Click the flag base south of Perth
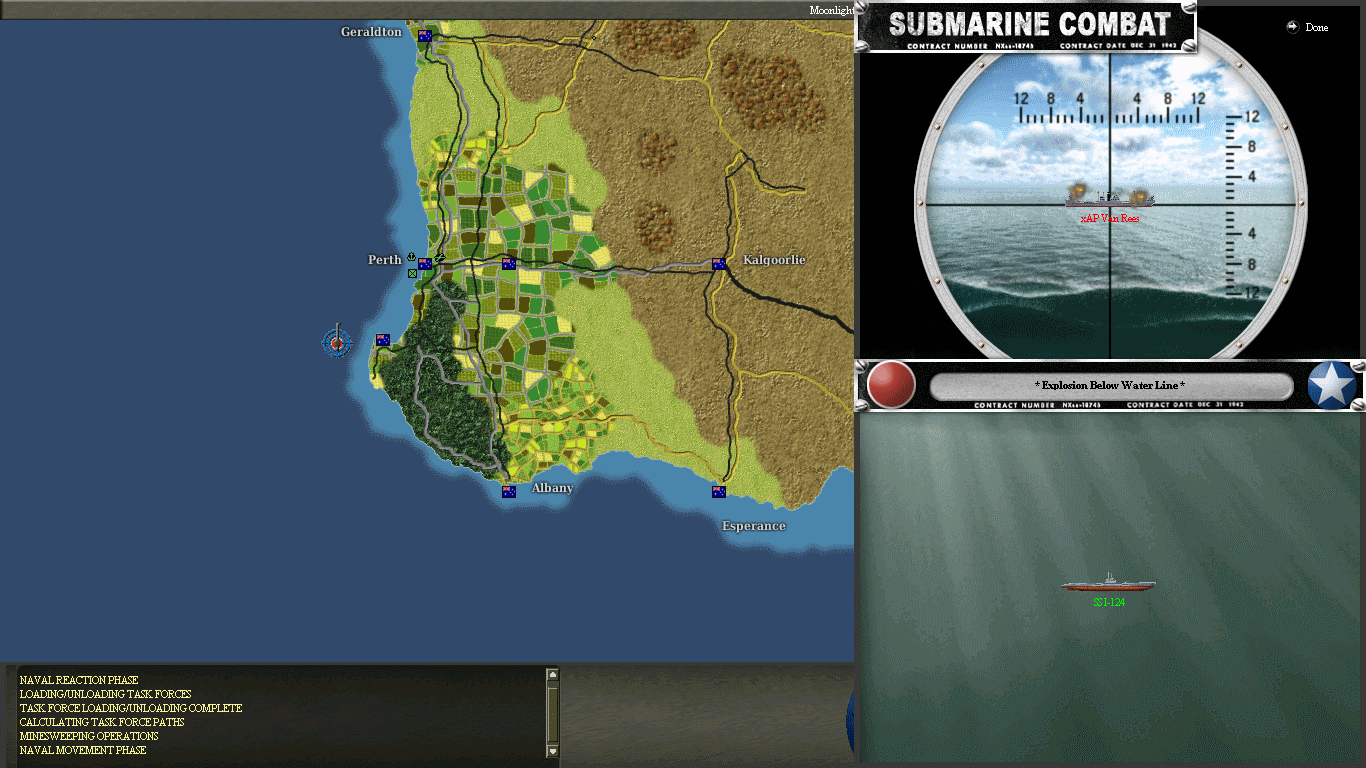Image resolution: width=1366 pixels, height=768 pixels. click(381, 339)
